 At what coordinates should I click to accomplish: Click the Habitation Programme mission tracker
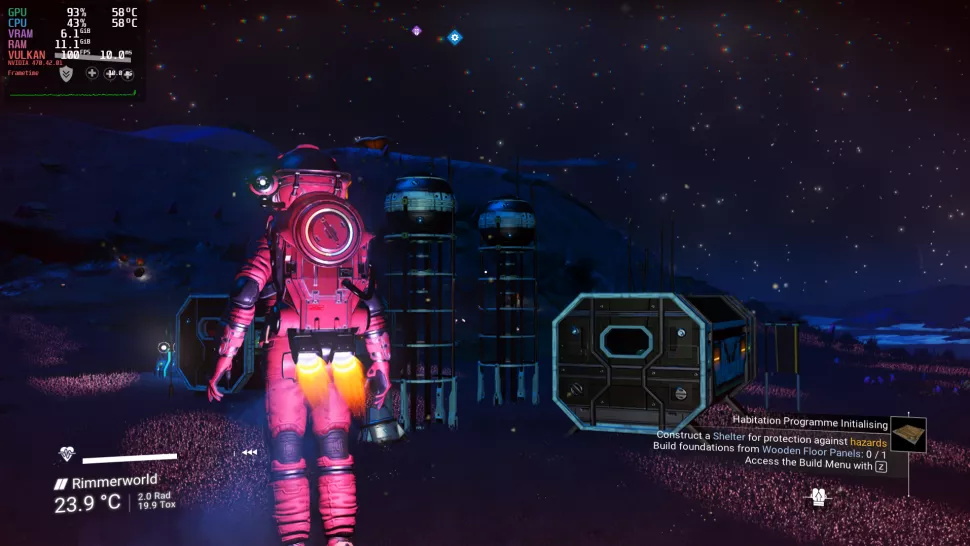[810, 423]
